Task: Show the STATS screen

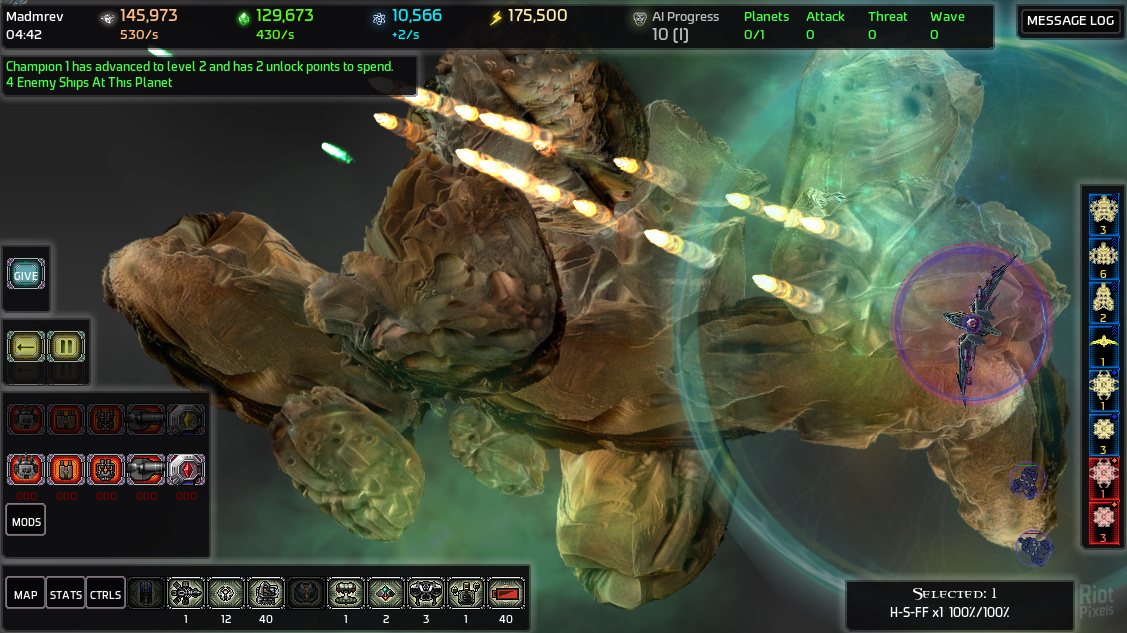Action: coord(66,595)
